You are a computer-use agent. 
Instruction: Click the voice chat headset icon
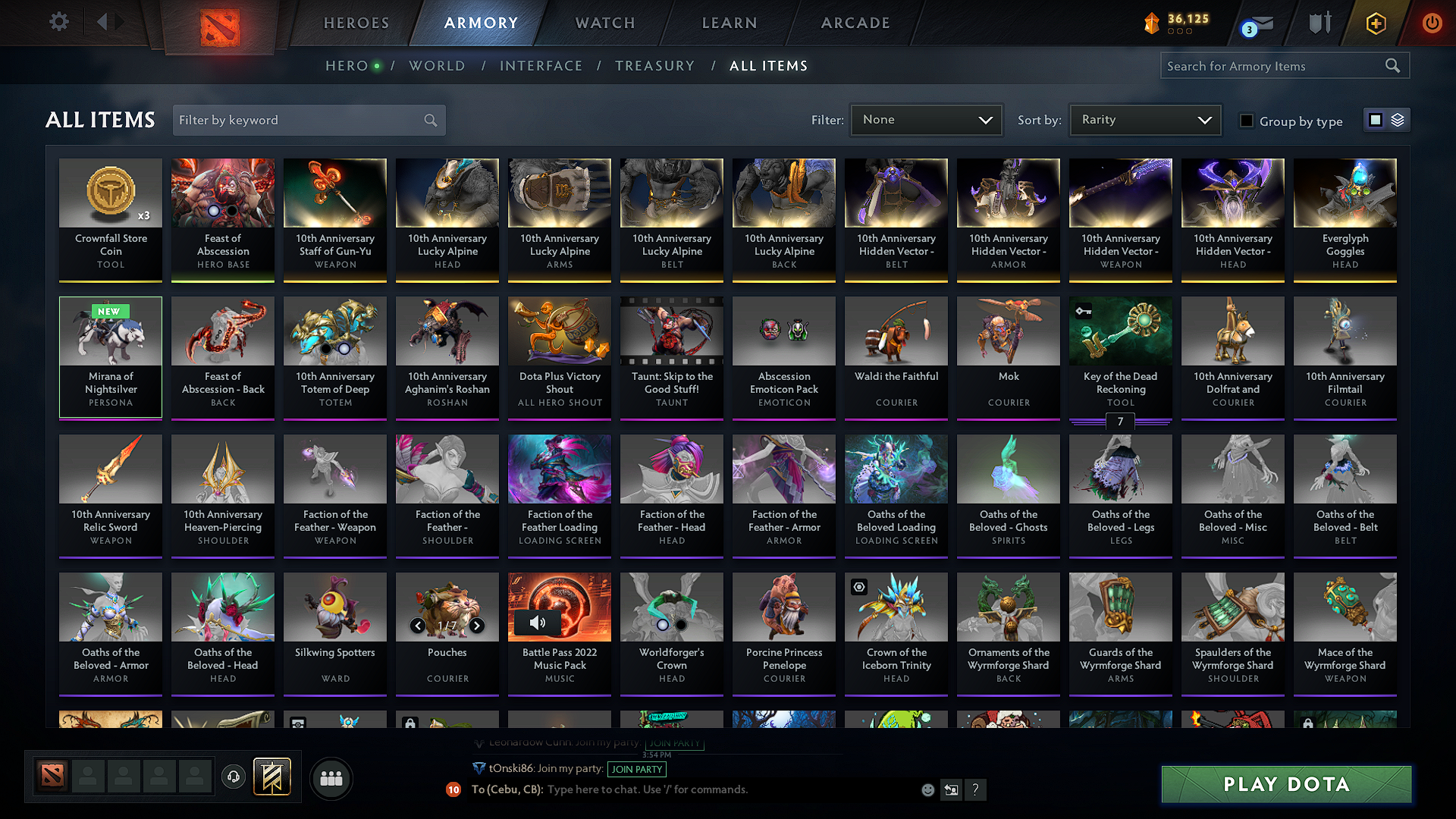coord(233,777)
